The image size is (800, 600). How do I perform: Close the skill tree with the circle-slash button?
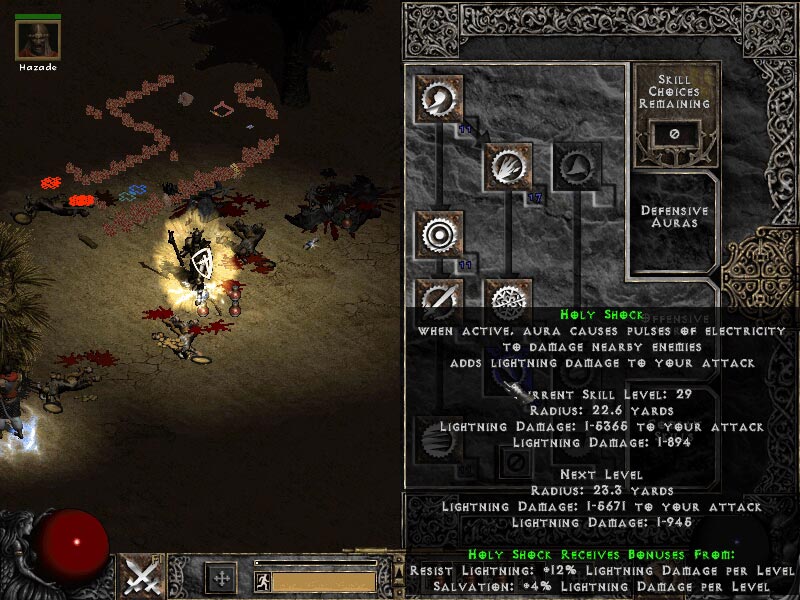pyautogui.click(x=517, y=464)
